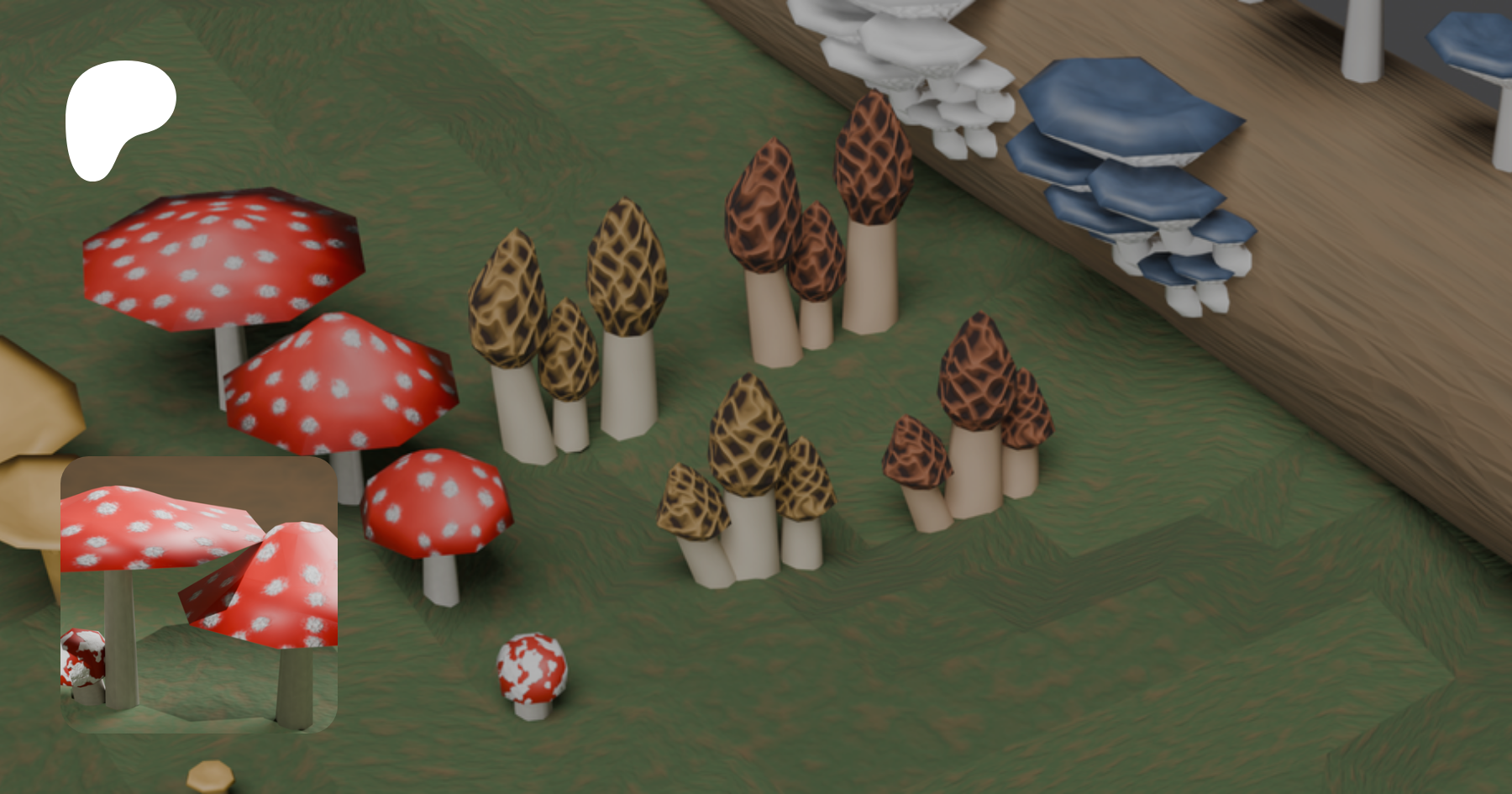Open the red mushroom creator thumbnail
The image size is (1512, 794).
pyautogui.click(x=199, y=594)
